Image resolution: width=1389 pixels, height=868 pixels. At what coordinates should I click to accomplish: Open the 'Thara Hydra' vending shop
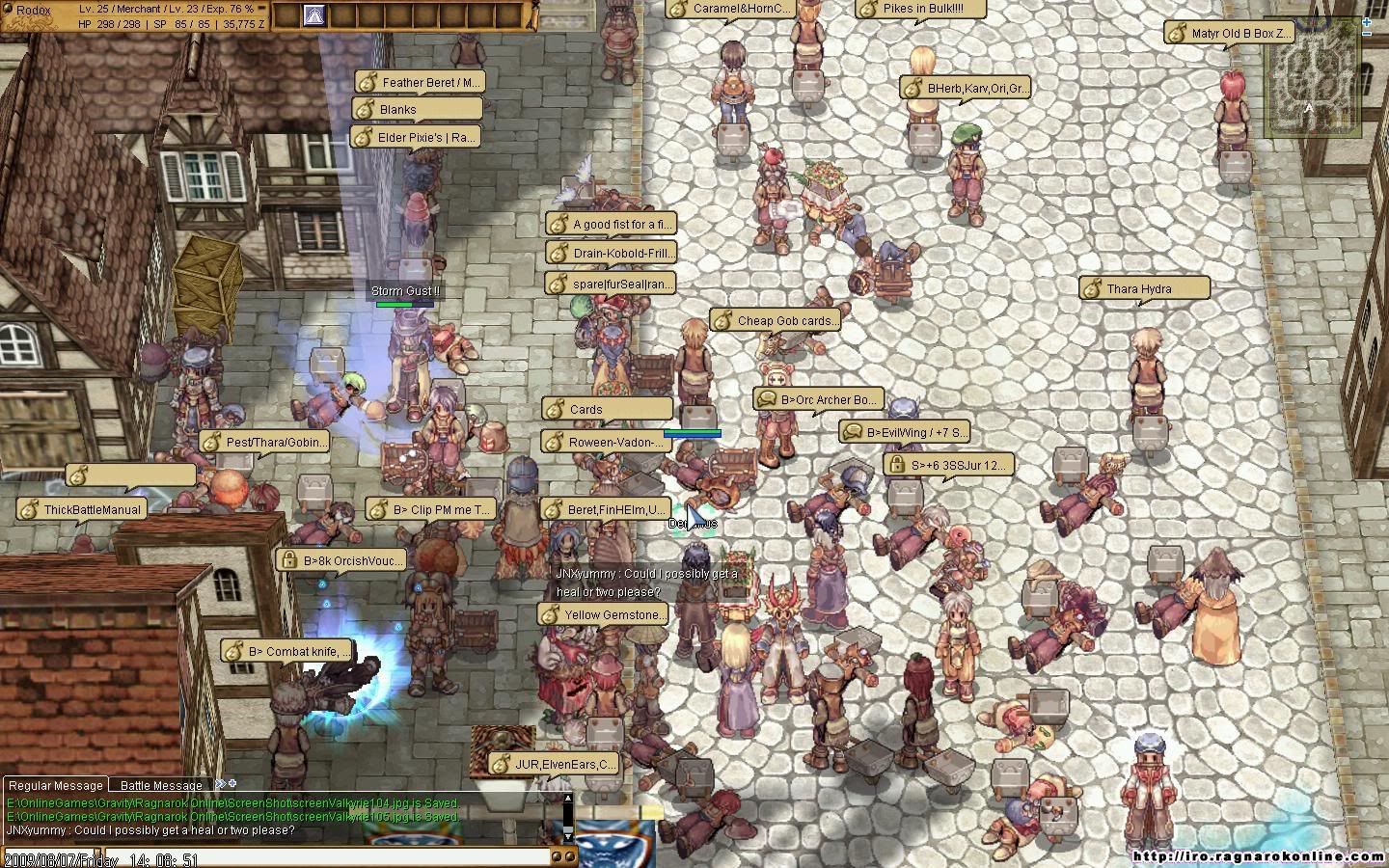point(1144,288)
